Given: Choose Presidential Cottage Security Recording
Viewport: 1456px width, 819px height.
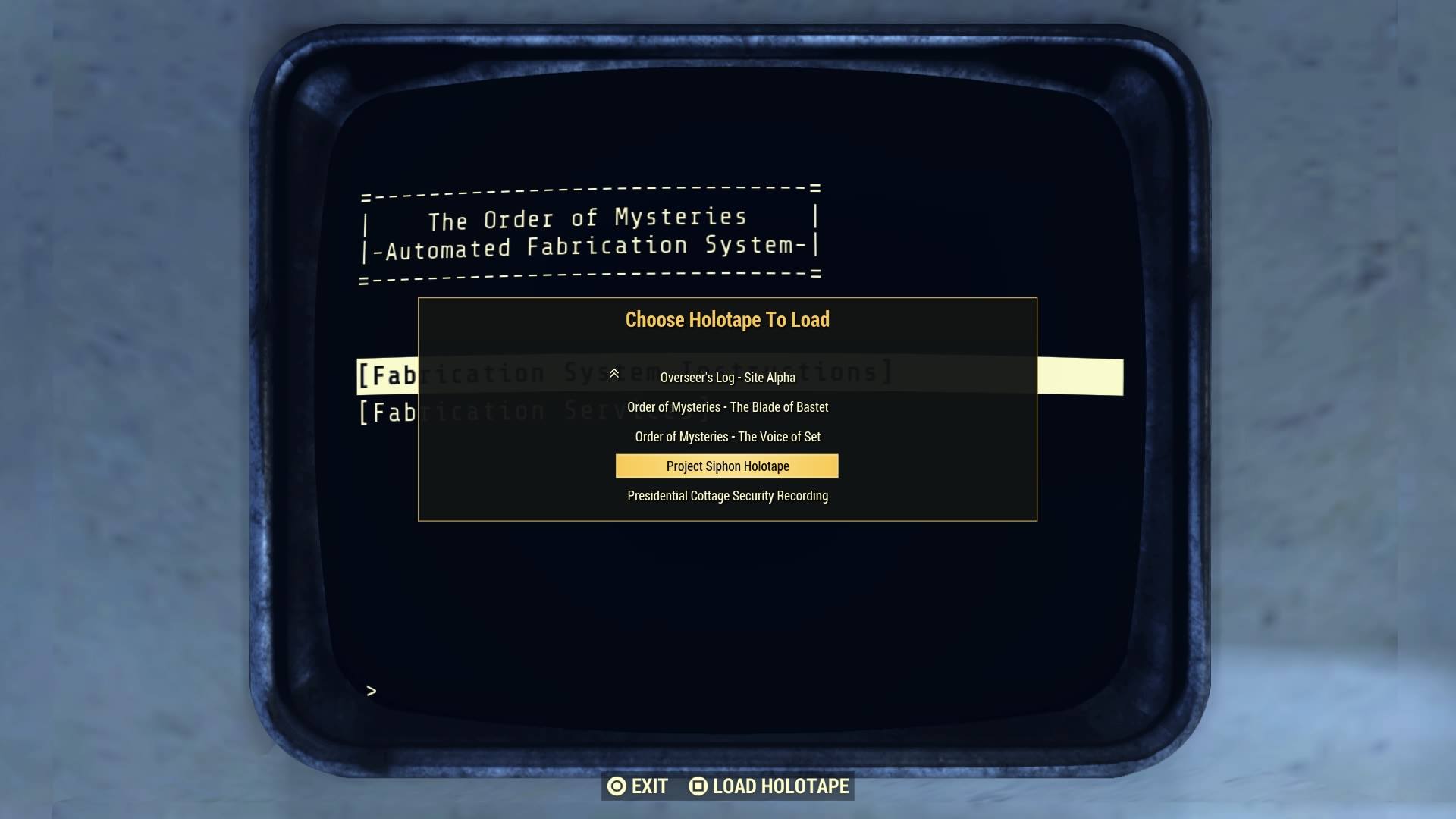Looking at the screenshot, I should [x=726, y=495].
